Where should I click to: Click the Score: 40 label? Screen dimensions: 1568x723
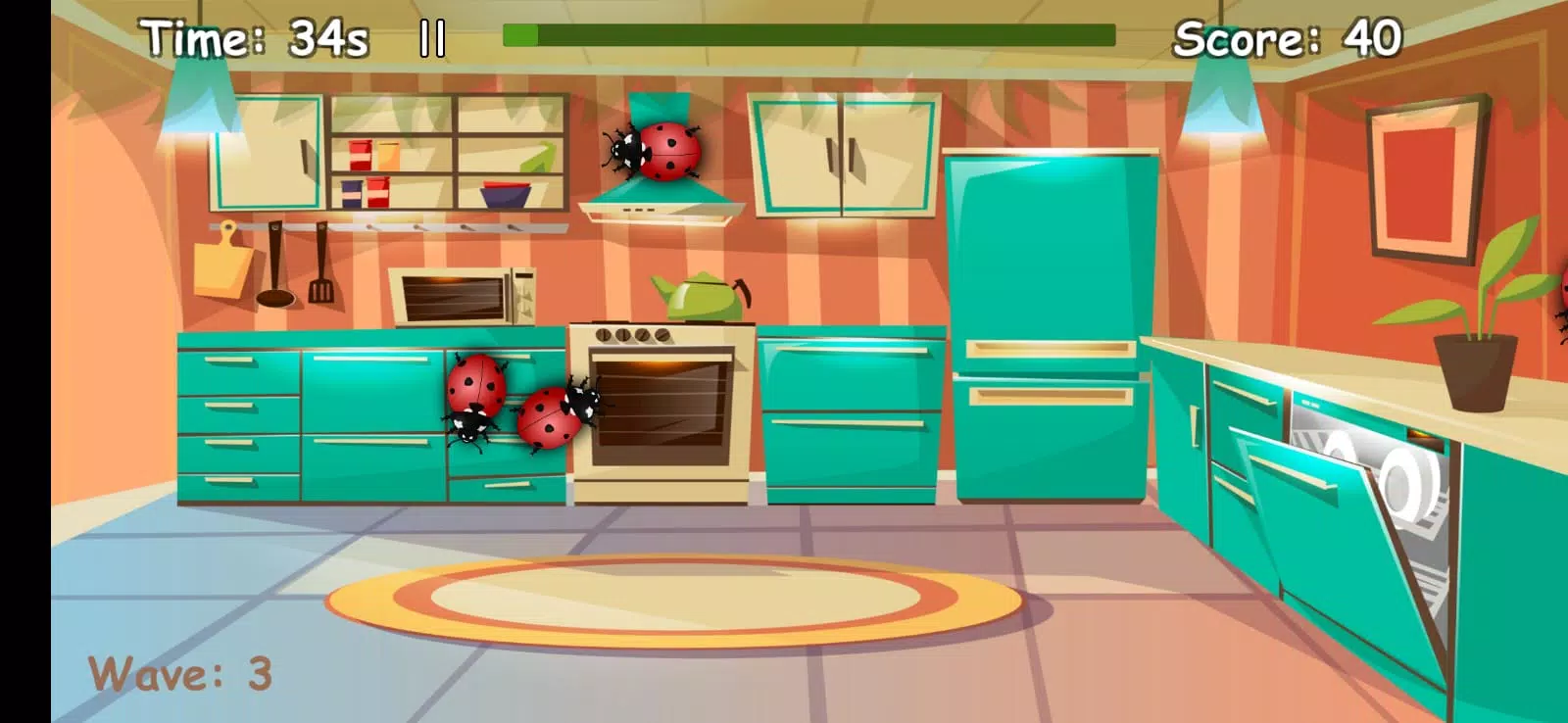point(1289,37)
